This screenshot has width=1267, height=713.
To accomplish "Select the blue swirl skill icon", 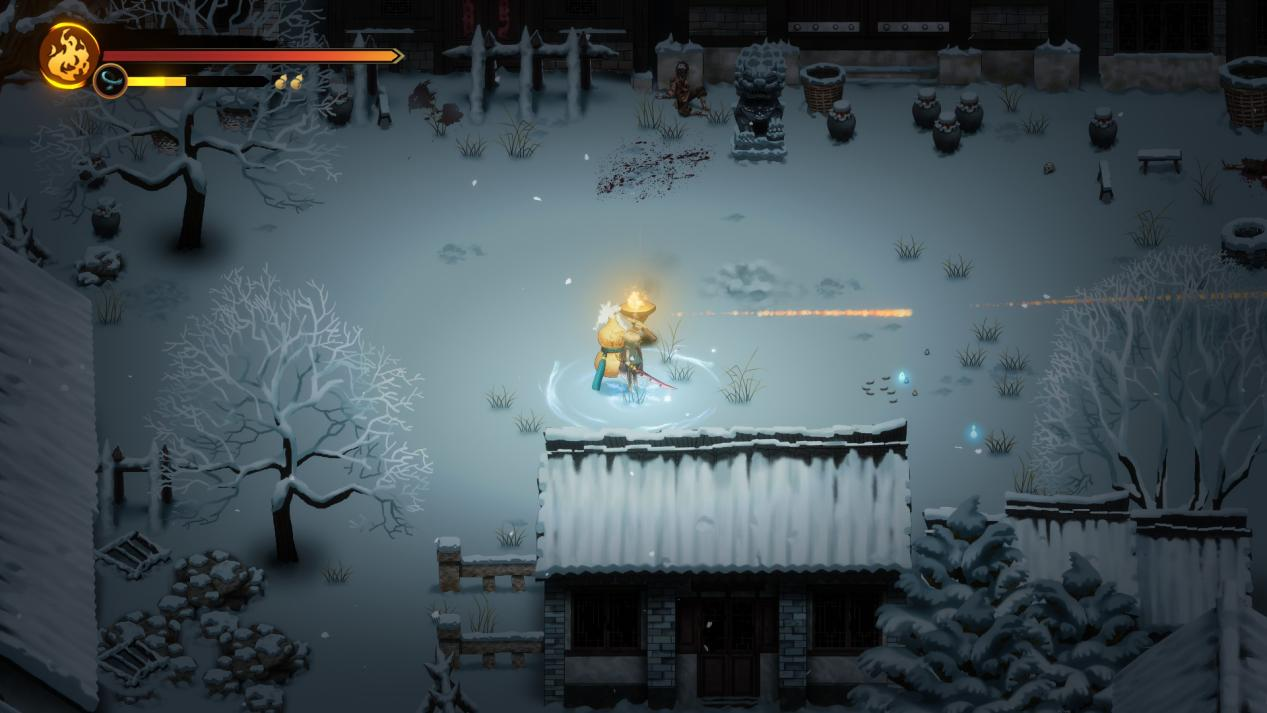I will point(110,81).
